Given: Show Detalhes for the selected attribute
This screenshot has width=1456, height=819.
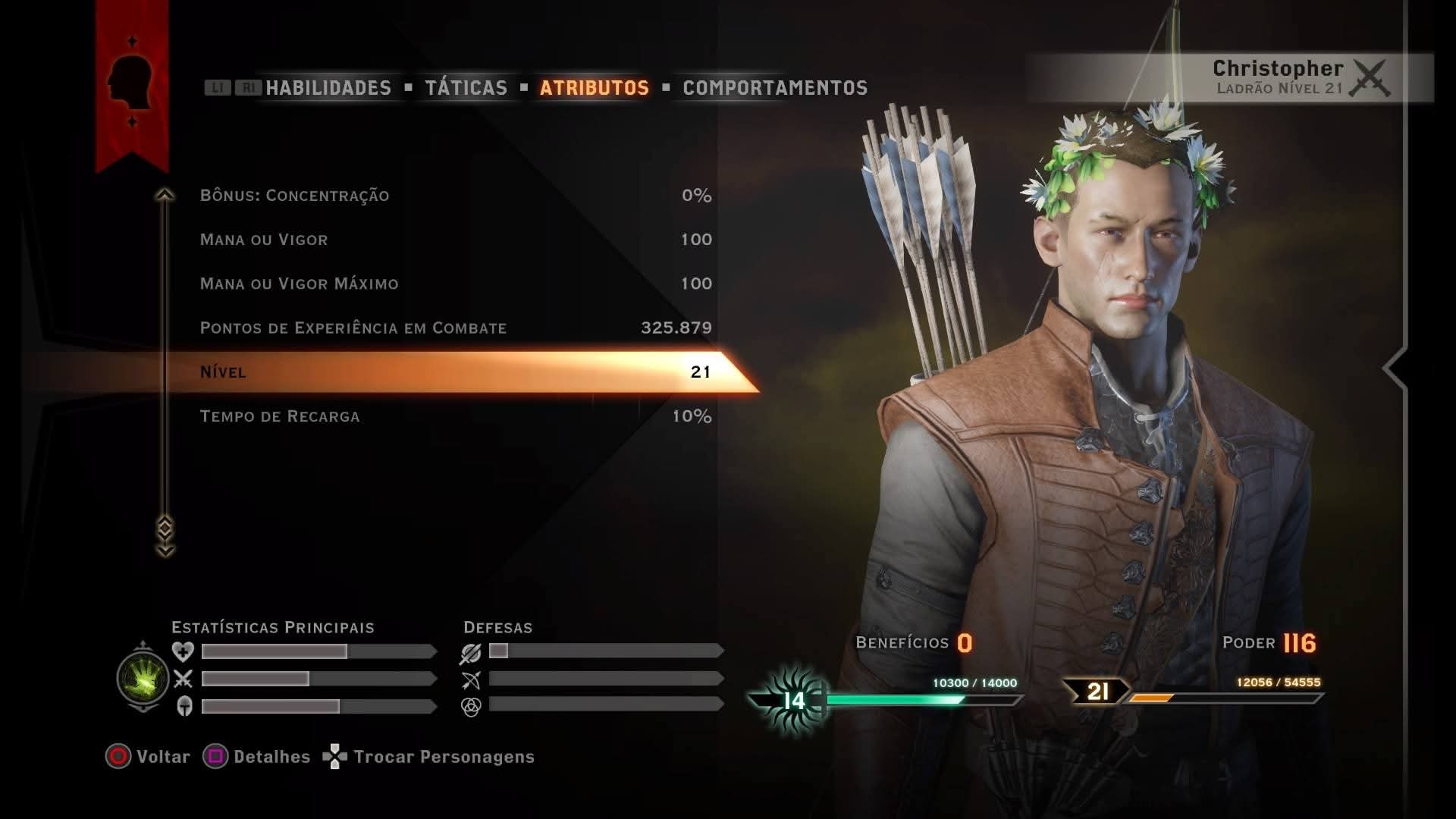Looking at the screenshot, I should [257, 757].
